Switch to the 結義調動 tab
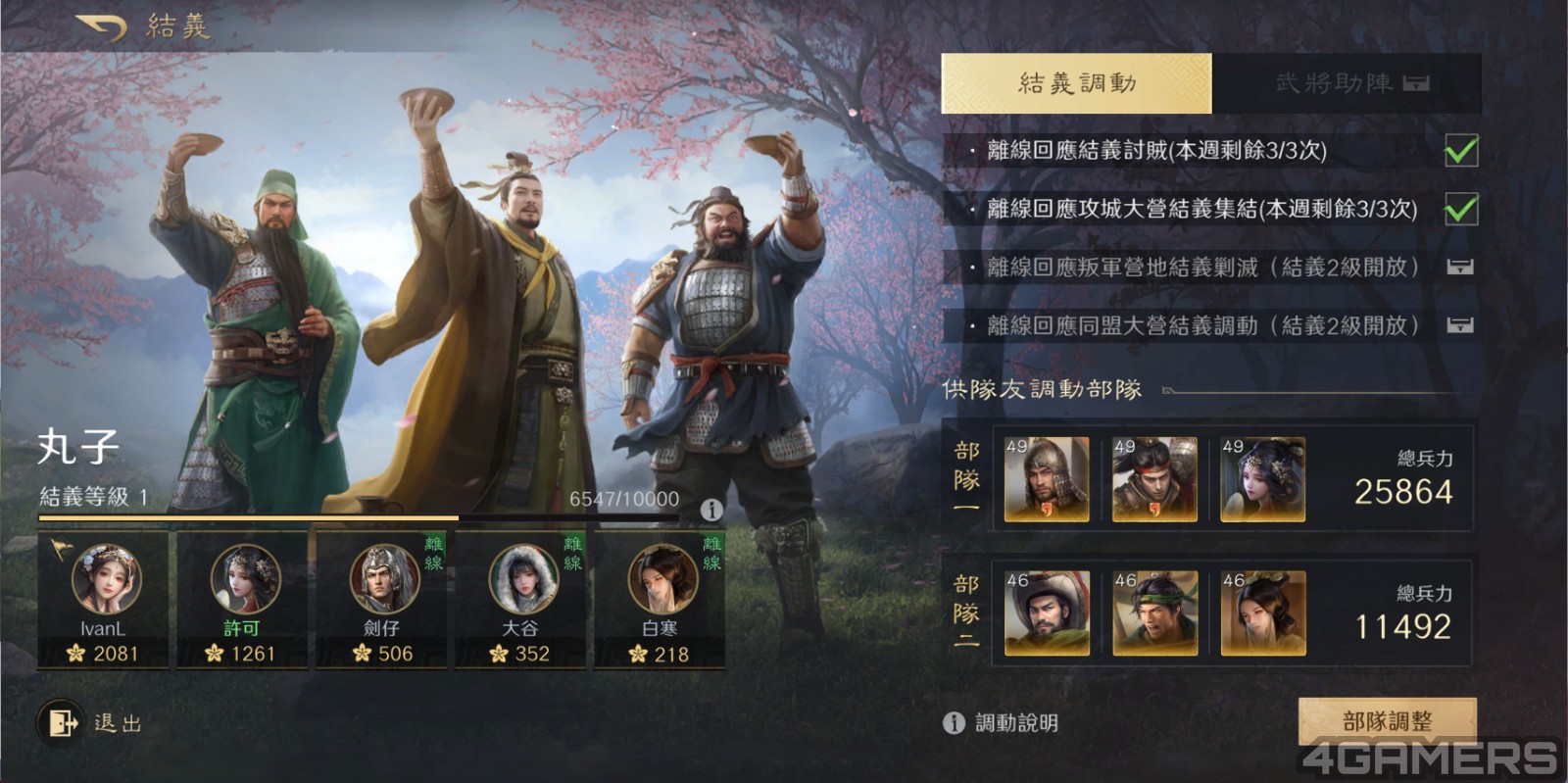Screen dimensions: 1568x783 [x=1076, y=83]
